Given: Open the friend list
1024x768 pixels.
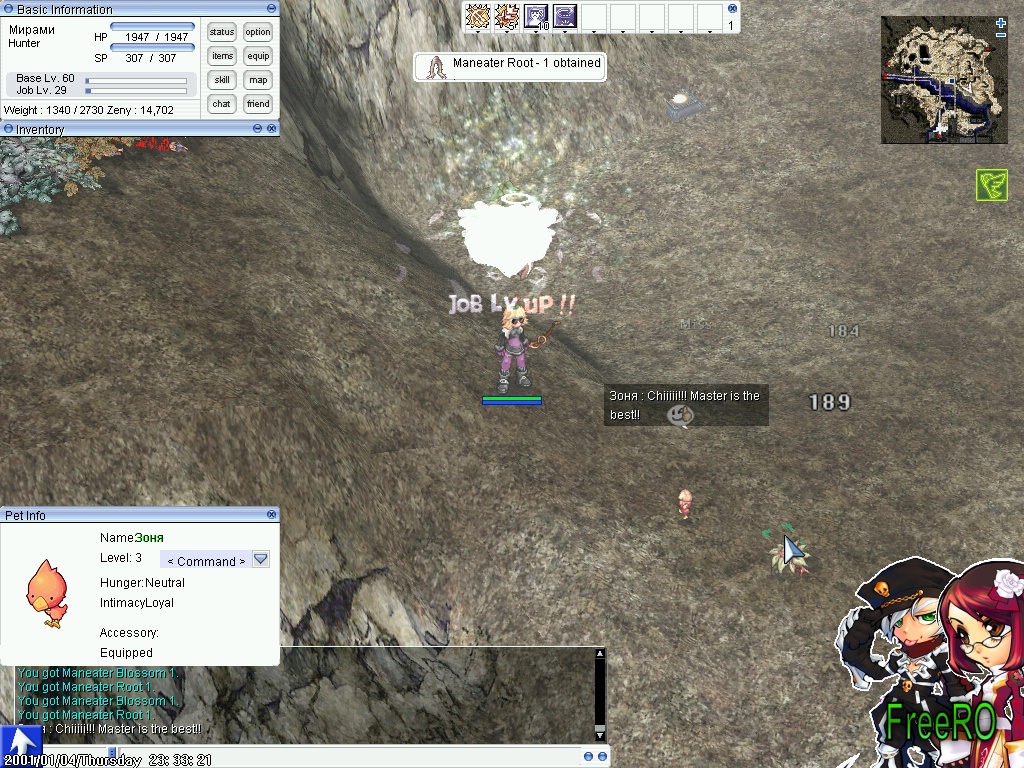Looking at the screenshot, I should [258, 104].
